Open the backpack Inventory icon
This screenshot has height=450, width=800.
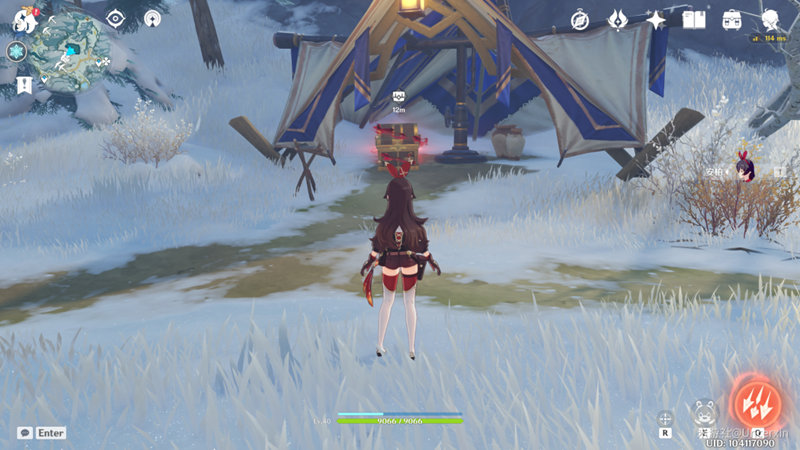point(732,19)
